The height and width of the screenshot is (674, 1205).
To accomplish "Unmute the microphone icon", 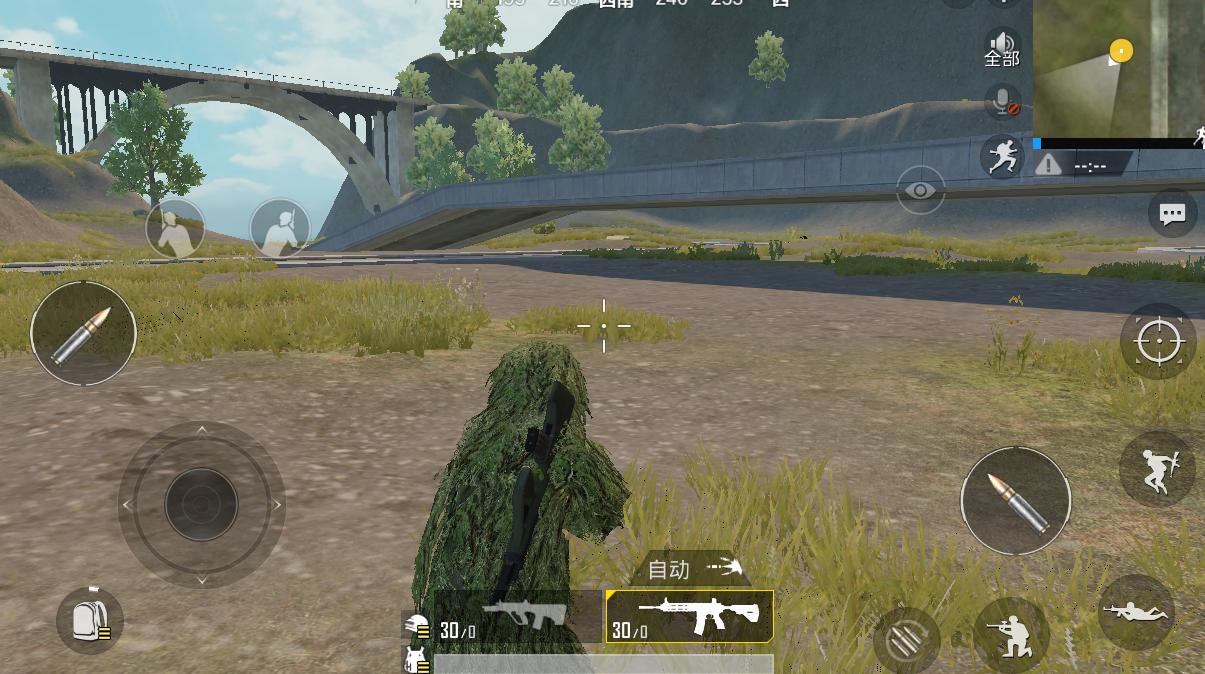I will pyautogui.click(x=1001, y=101).
